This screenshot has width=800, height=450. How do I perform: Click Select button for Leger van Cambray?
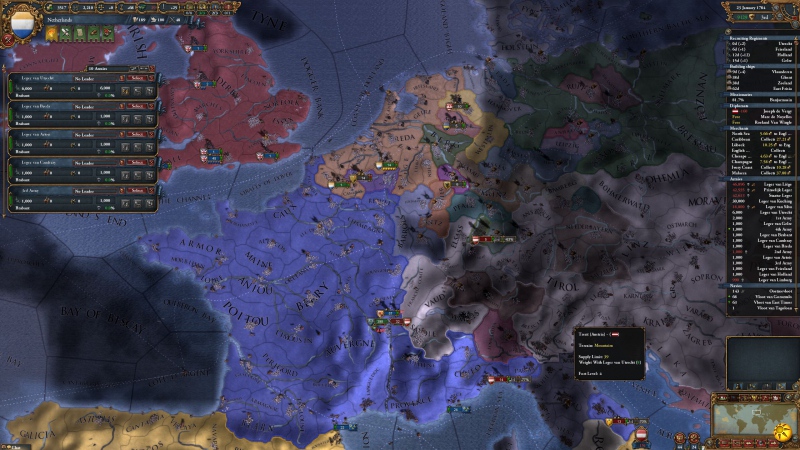138,161
